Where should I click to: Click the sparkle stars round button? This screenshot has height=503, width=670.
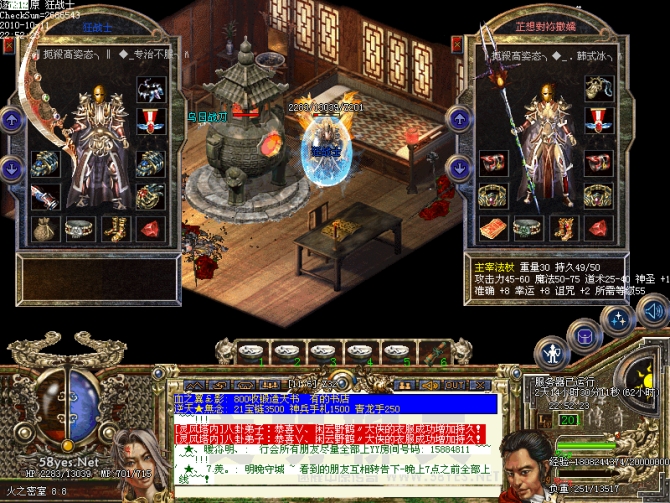coord(619,319)
